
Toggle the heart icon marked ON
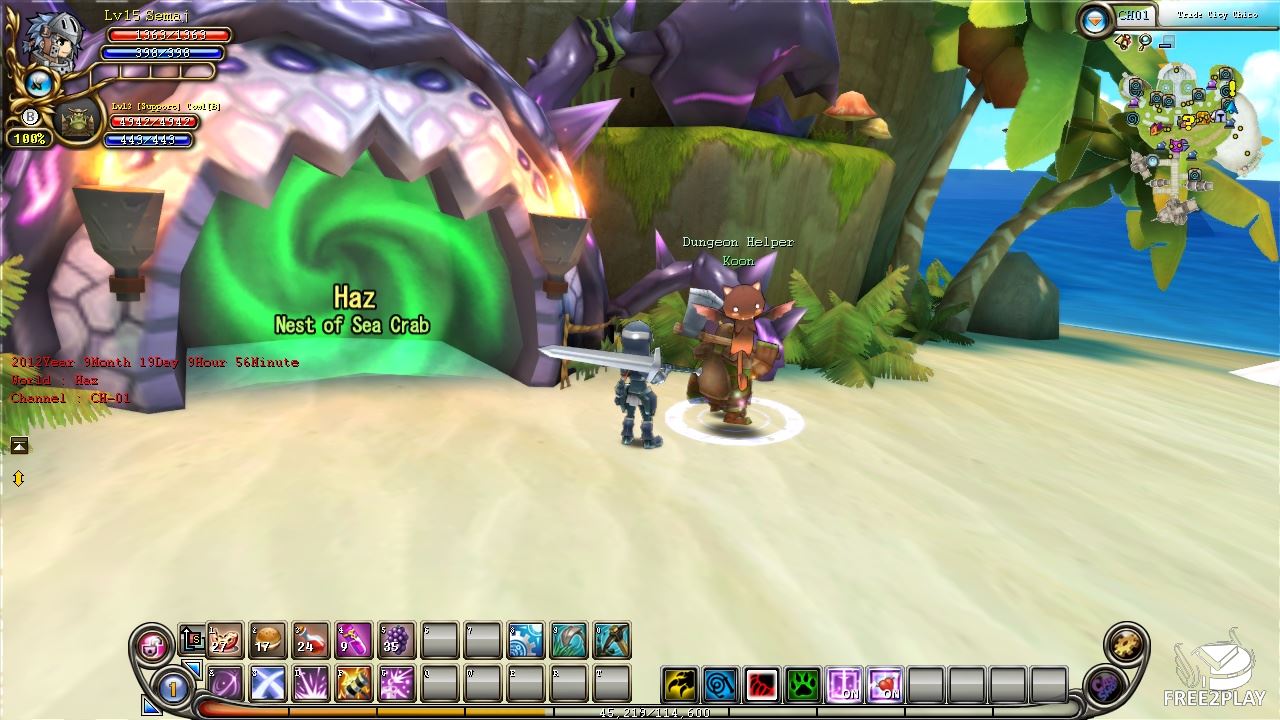[x=885, y=685]
